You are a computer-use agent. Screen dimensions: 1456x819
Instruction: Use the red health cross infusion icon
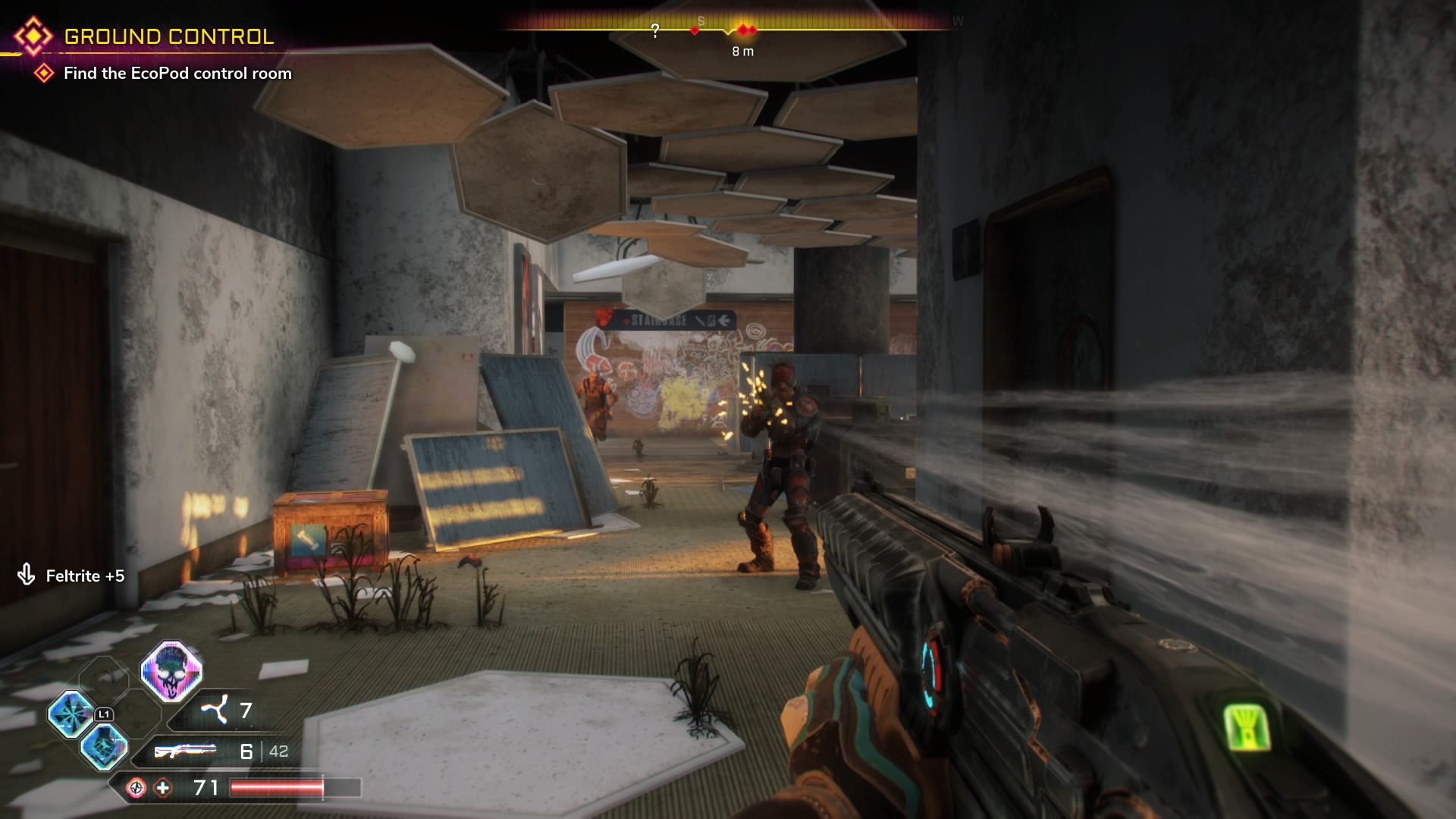tap(163, 788)
